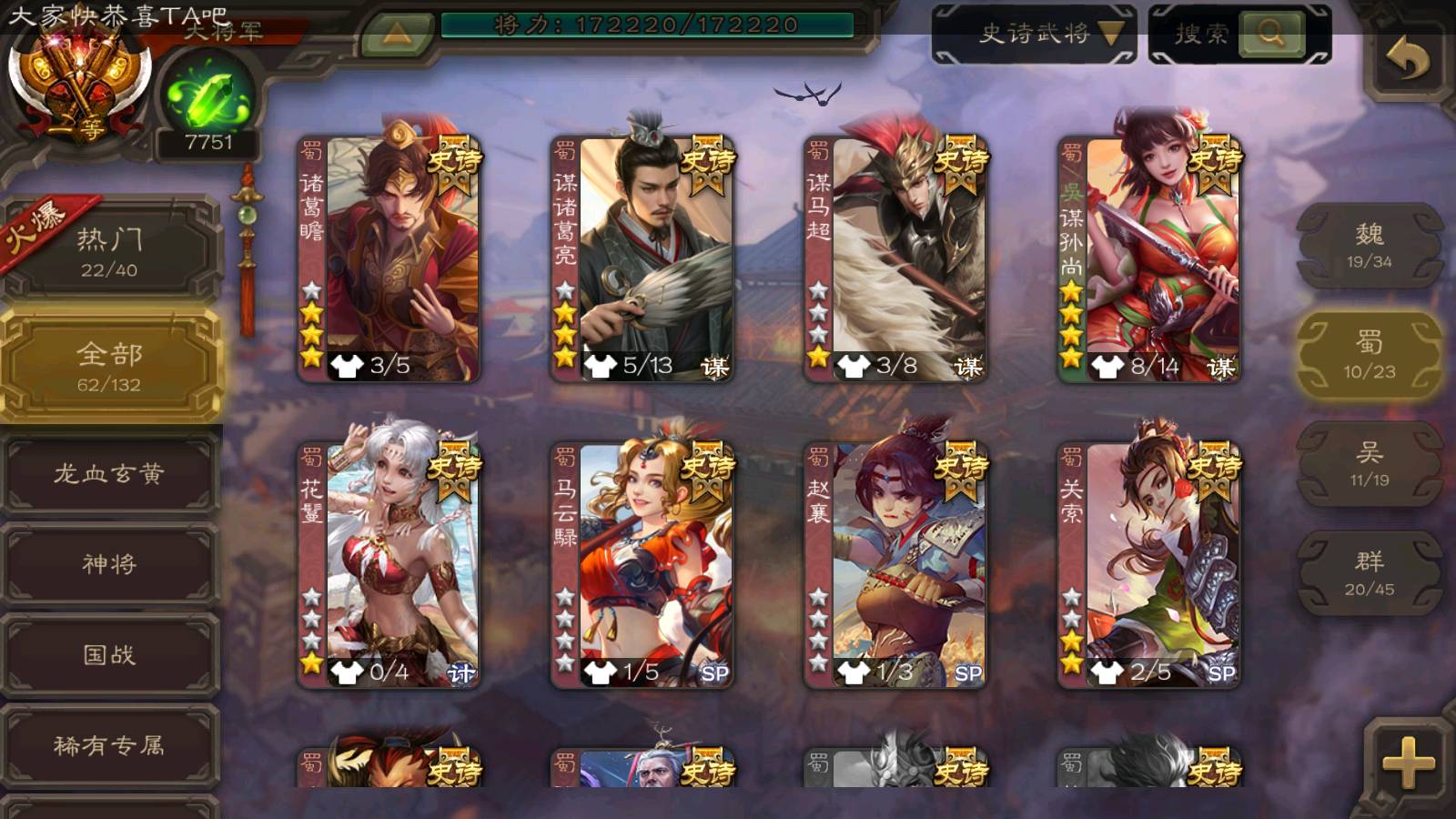This screenshot has height=819, width=1456.
Task: Choose the 国战 category tab
Action: [109, 655]
